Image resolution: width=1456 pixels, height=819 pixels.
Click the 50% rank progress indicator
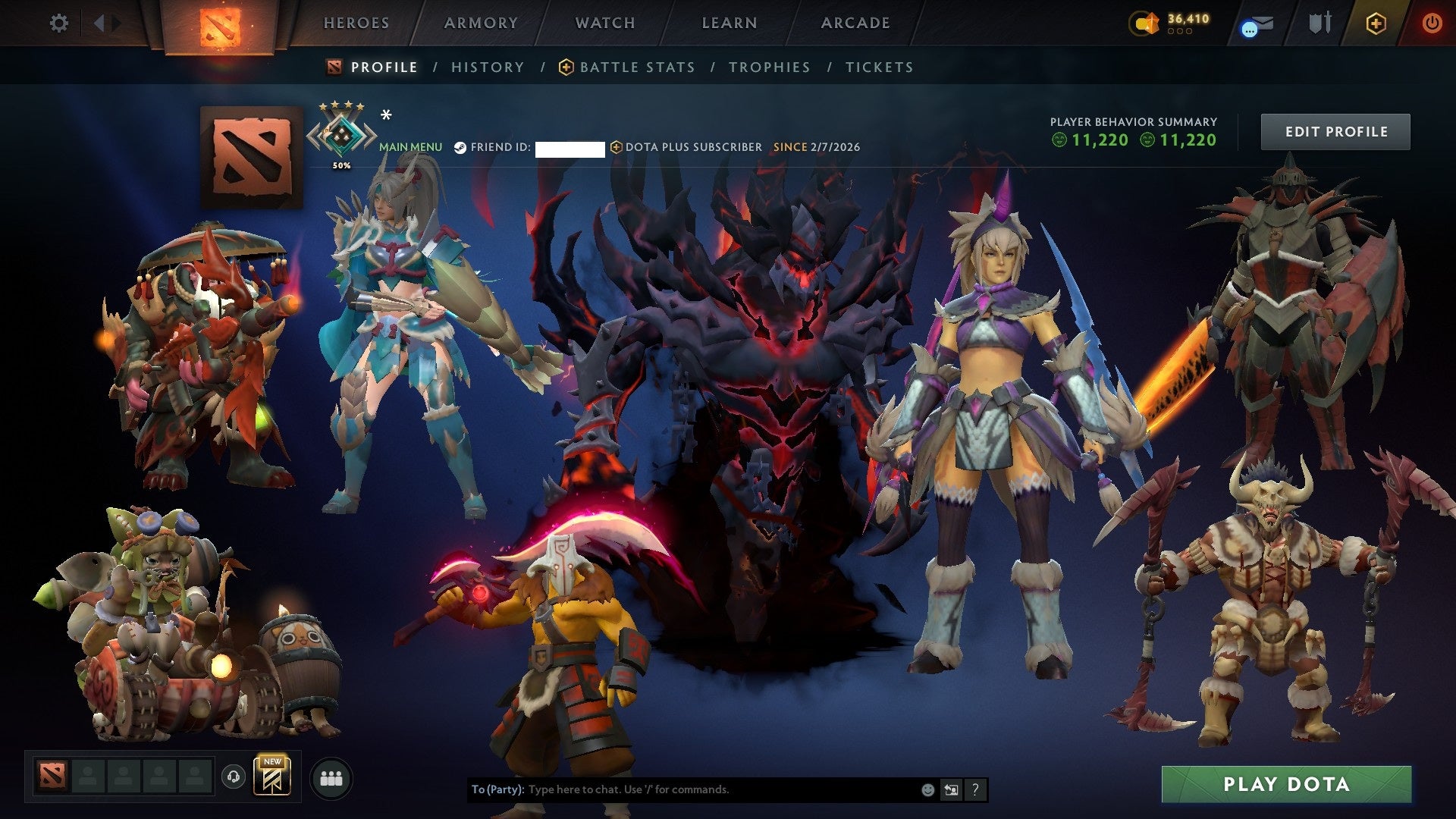pyautogui.click(x=343, y=164)
